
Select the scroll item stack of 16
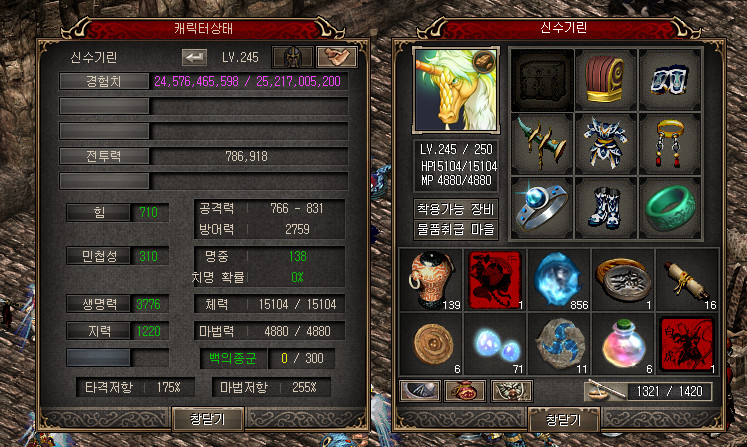pyautogui.click(x=686, y=278)
